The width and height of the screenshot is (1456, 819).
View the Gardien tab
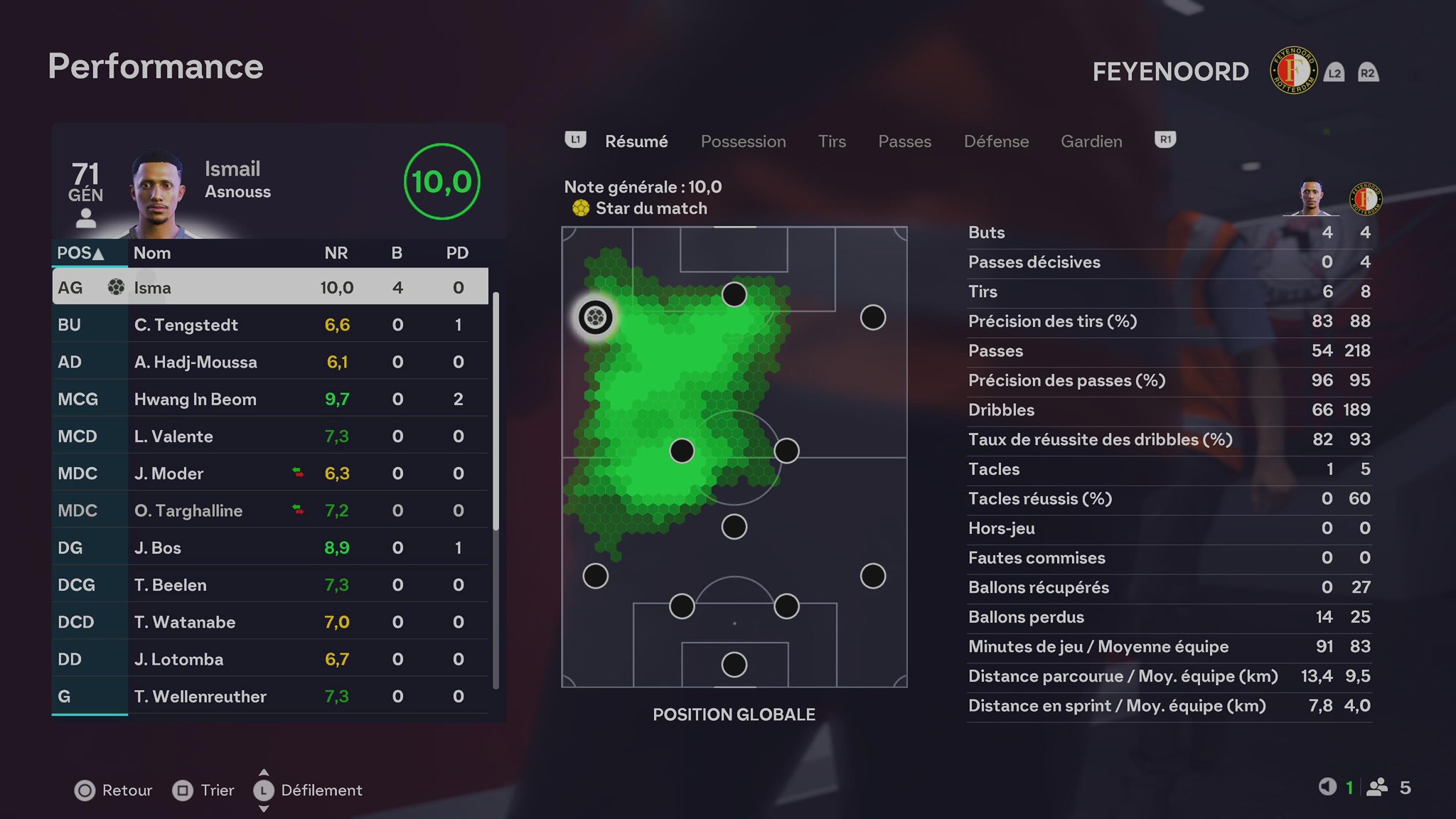pyautogui.click(x=1091, y=141)
